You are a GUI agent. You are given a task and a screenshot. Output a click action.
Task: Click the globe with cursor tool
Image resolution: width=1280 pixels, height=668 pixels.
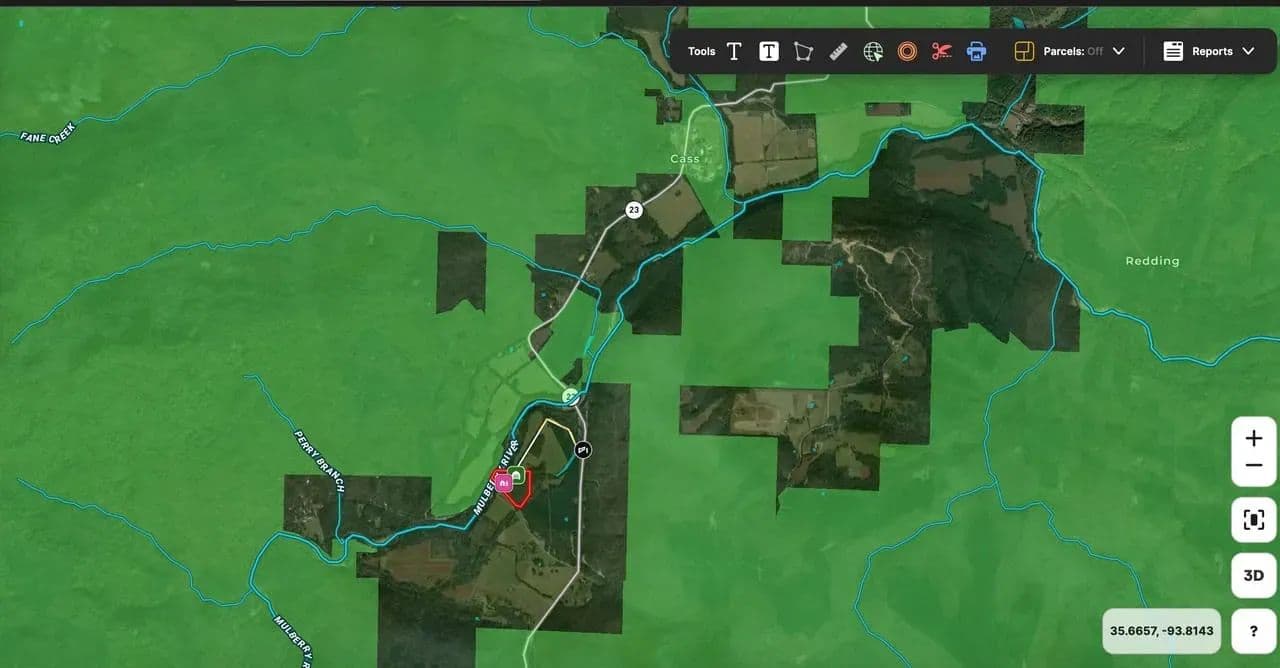pos(873,52)
